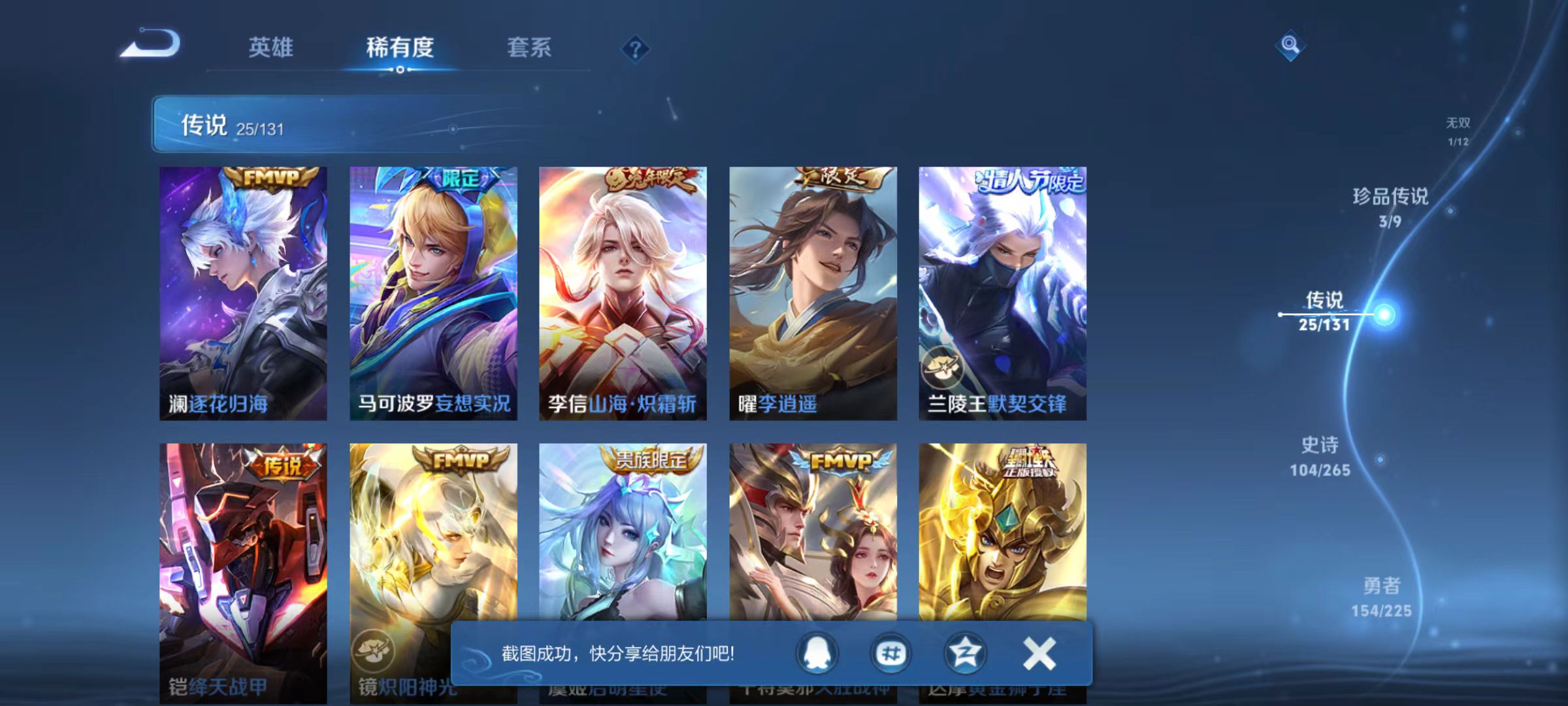
Task: Switch to the 英雄 tab
Action: pyautogui.click(x=272, y=47)
